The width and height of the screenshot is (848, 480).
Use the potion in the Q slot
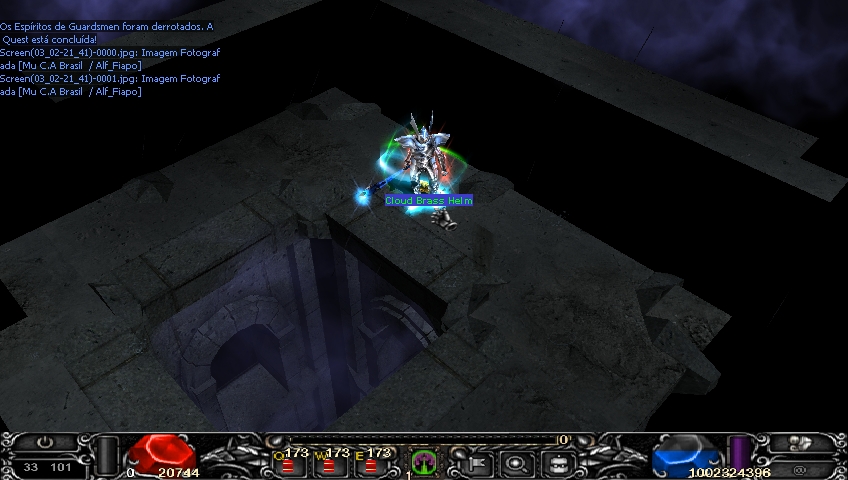(x=288, y=464)
